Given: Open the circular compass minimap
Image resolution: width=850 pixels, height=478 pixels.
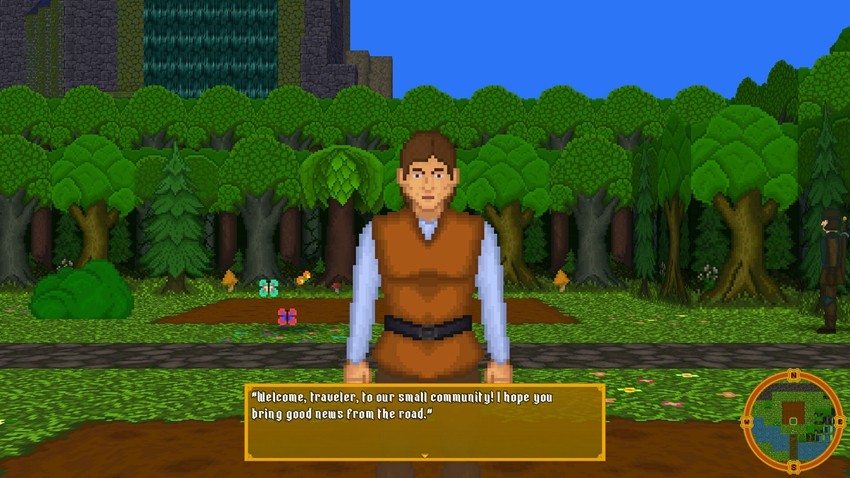Looking at the screenshot, I should pos(793,420).
